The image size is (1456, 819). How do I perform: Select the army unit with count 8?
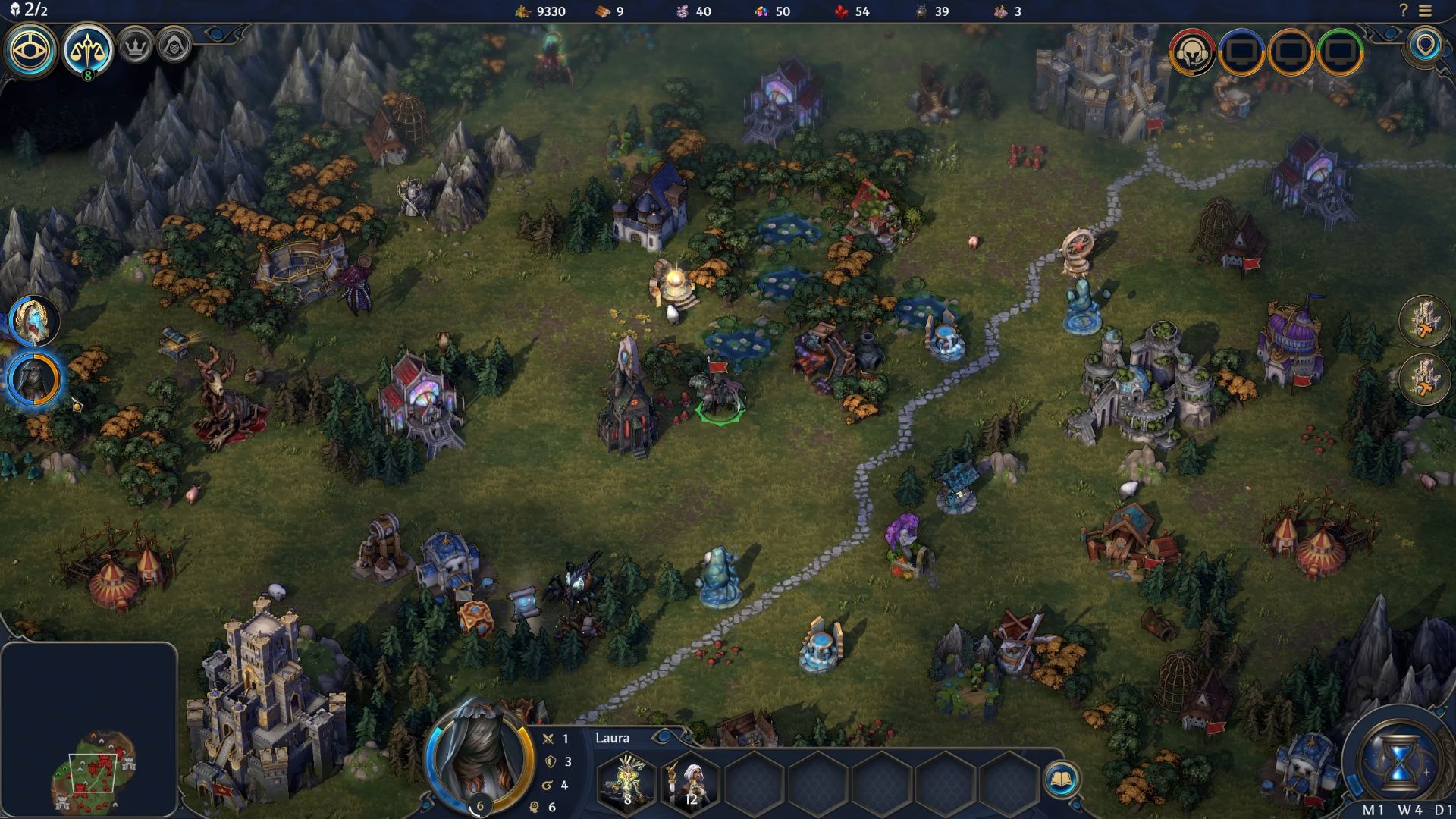(x=627, y=781)
